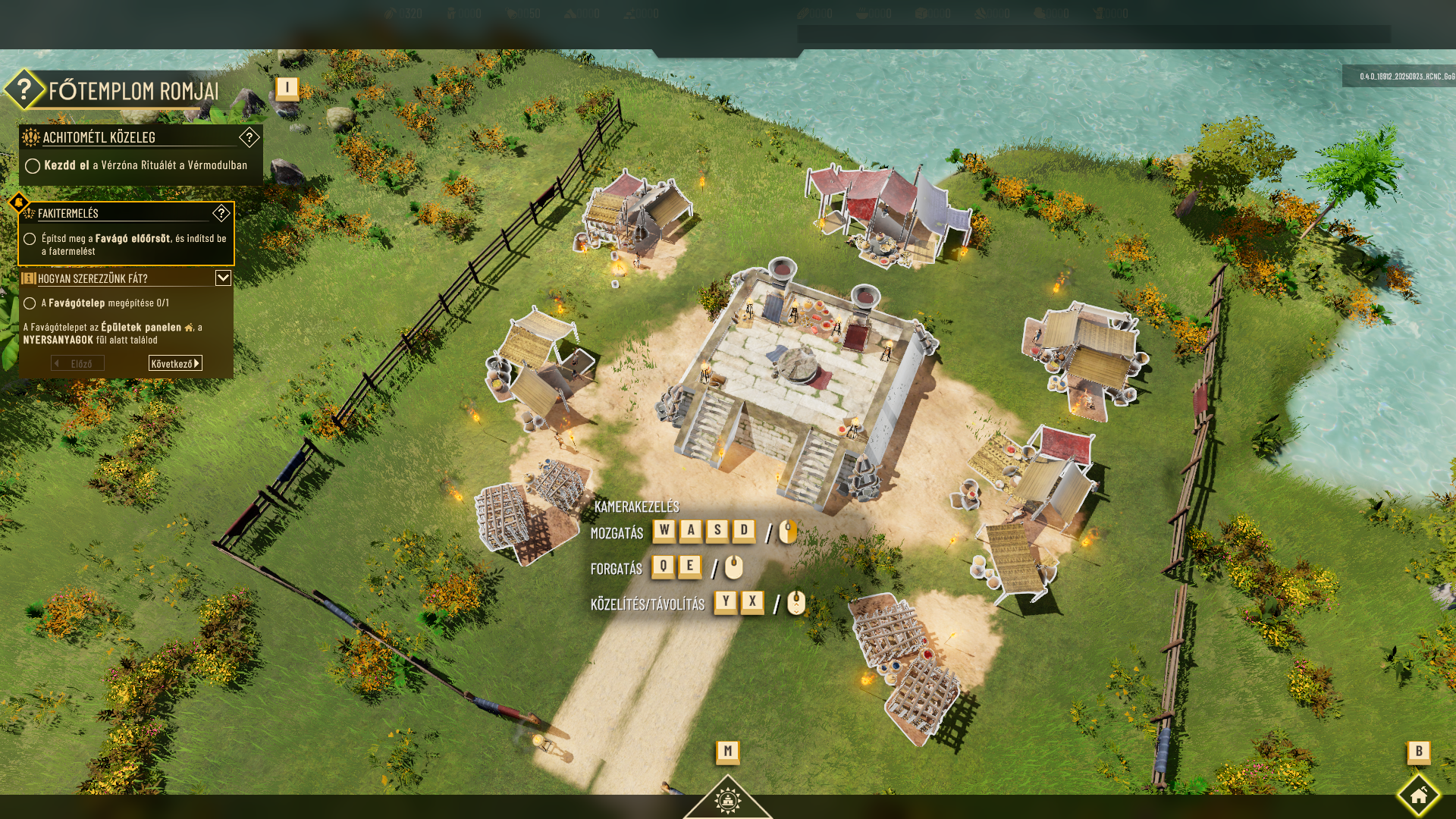Open the buildings panel house icon

(x=1418, y=795)
